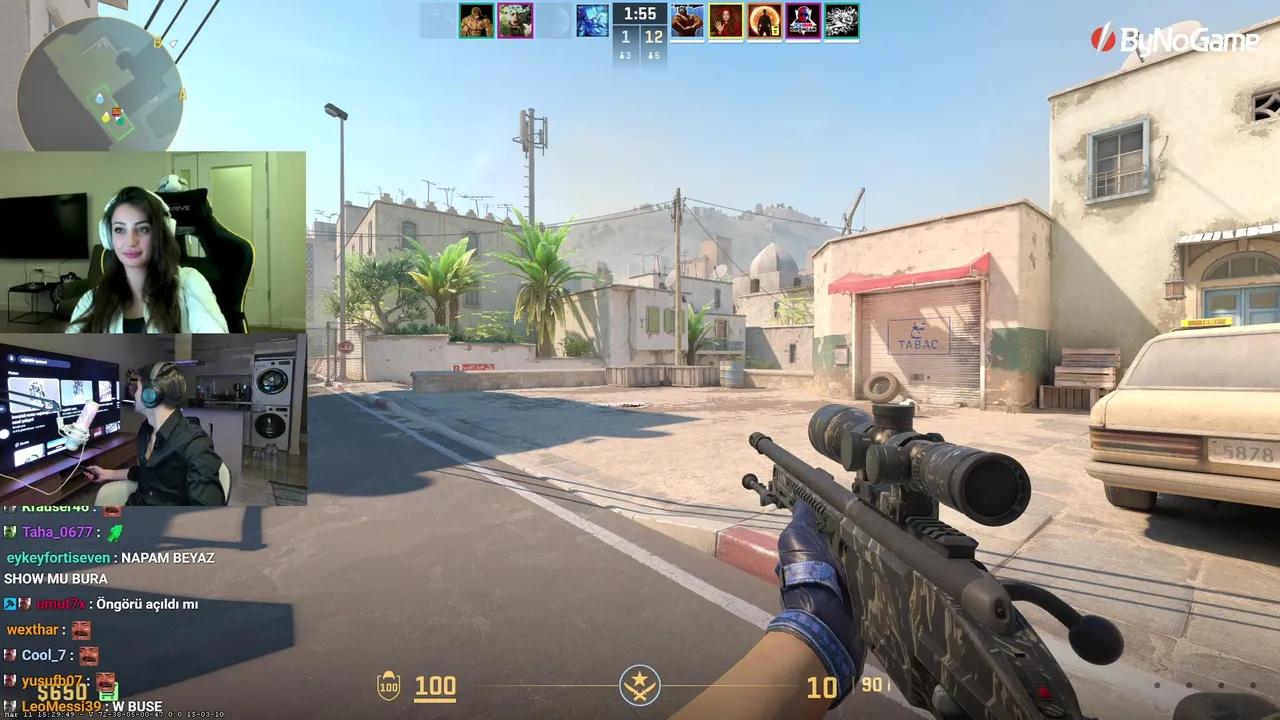Viewport: 1280px width, 720px height.
Task: Click the armor shield icon beside health 100
Action: click(x=389, y=687)
